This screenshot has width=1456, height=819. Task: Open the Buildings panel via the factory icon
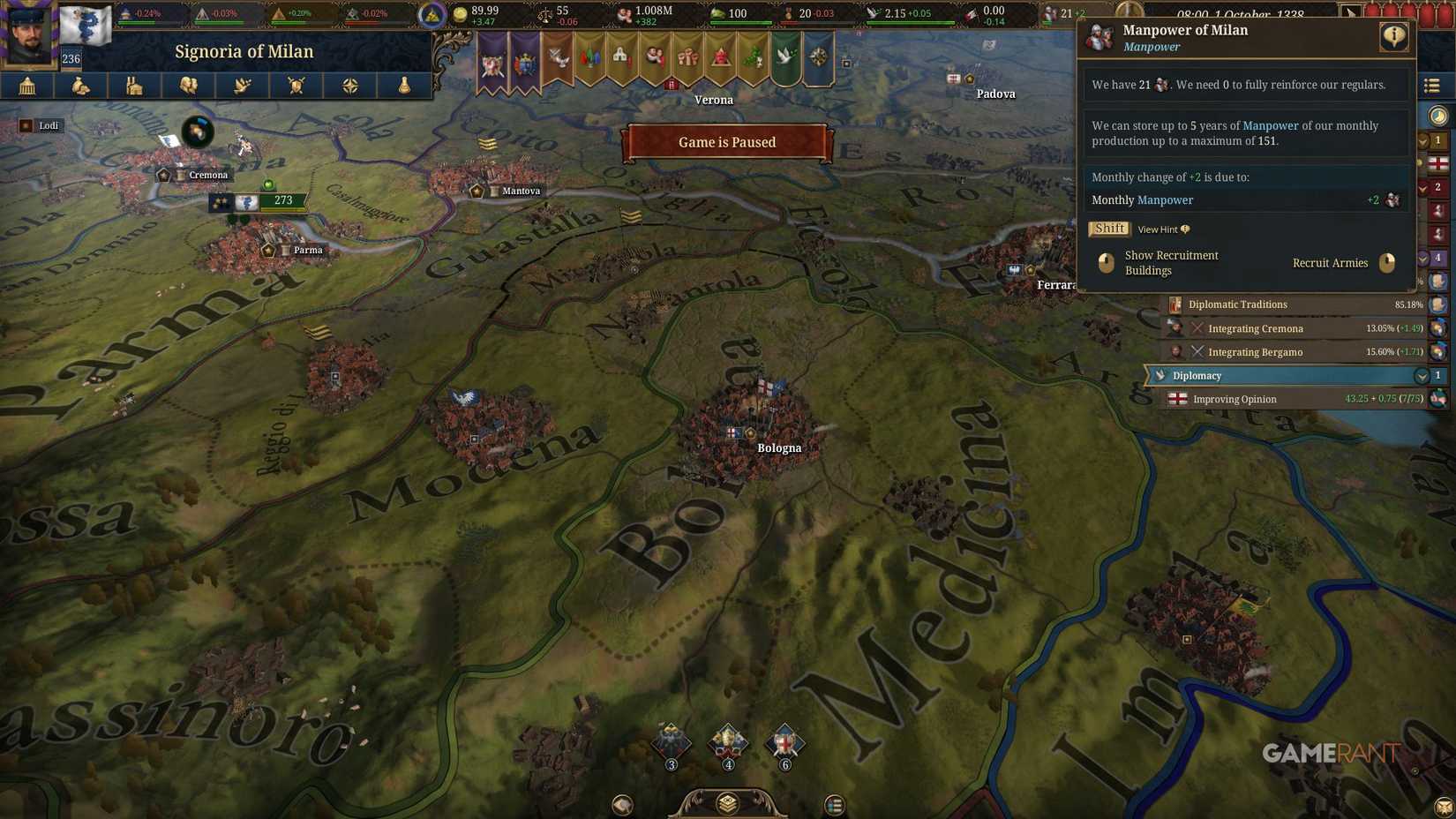(x=134, y=86)
